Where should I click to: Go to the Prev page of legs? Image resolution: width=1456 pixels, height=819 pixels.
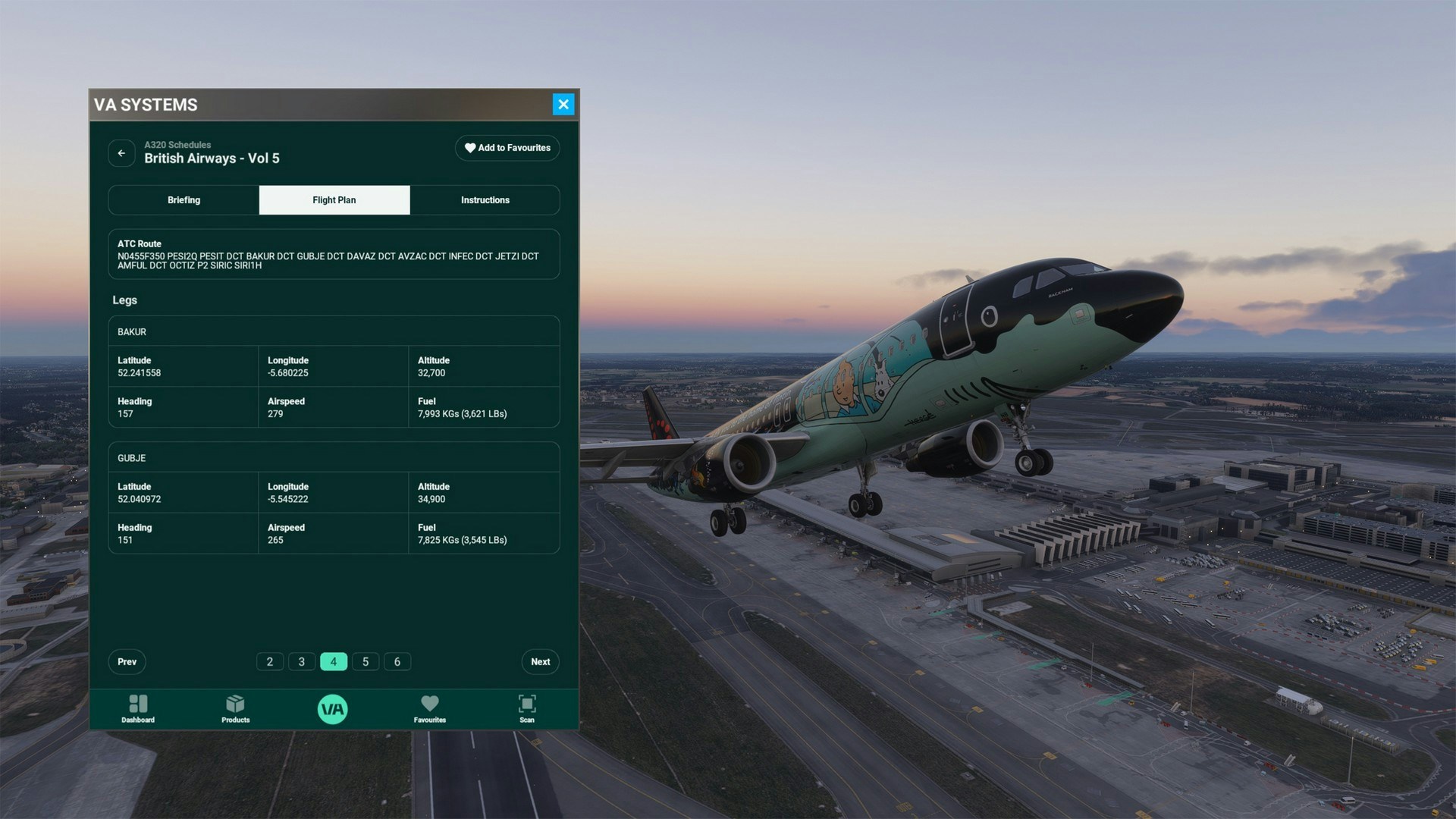click(x=127, y=662)
